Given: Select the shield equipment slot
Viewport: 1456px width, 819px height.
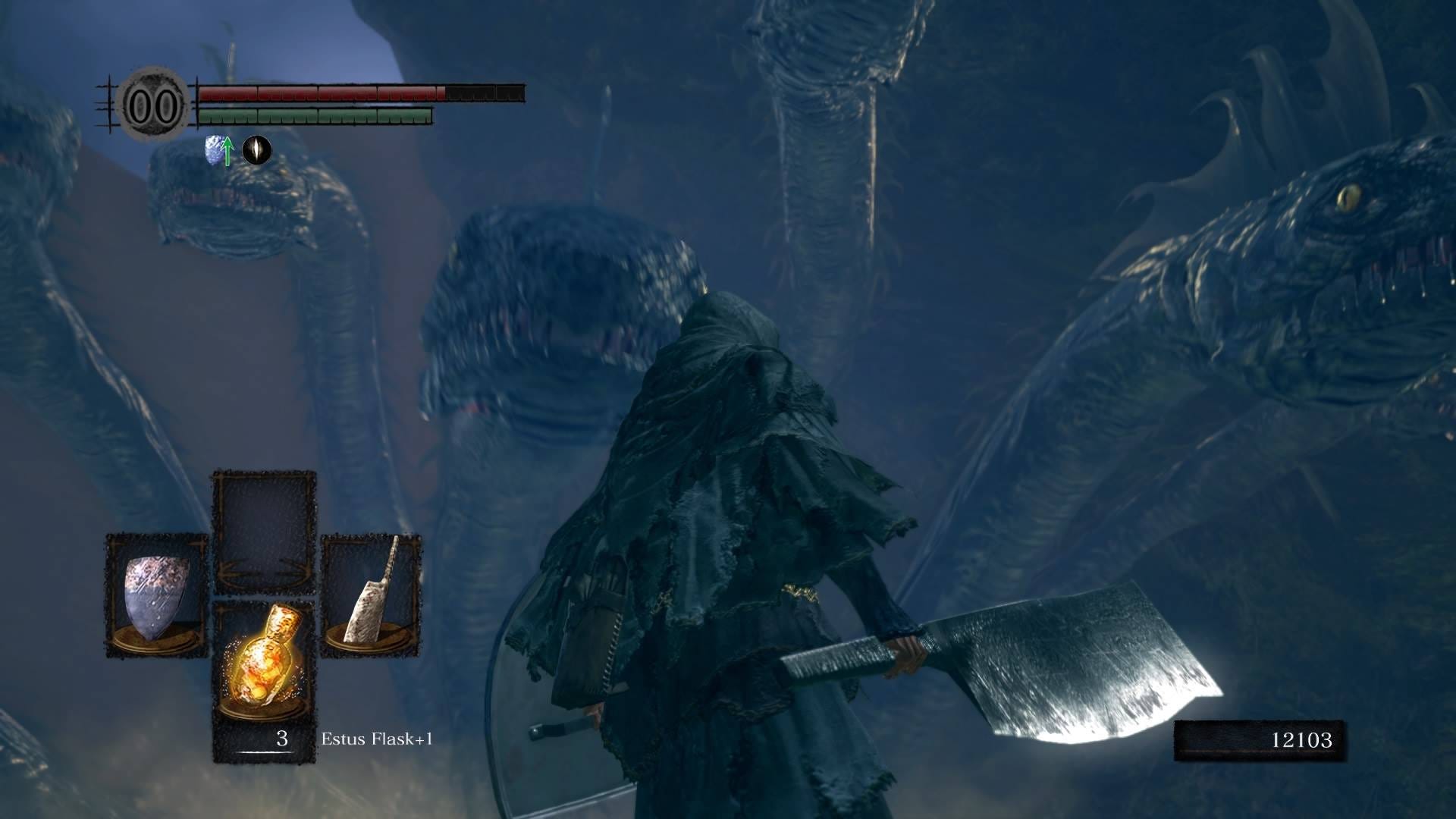Looking at the screenshot, I should [156, 595].
